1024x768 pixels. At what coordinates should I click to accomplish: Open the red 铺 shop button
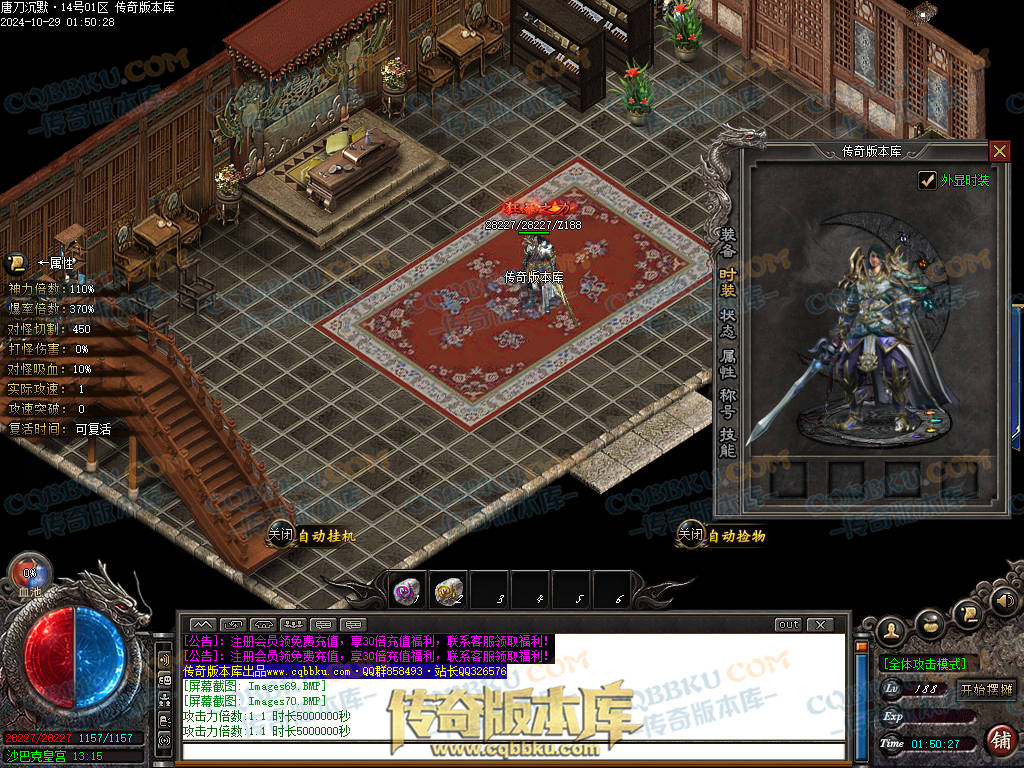coord(998,740)
